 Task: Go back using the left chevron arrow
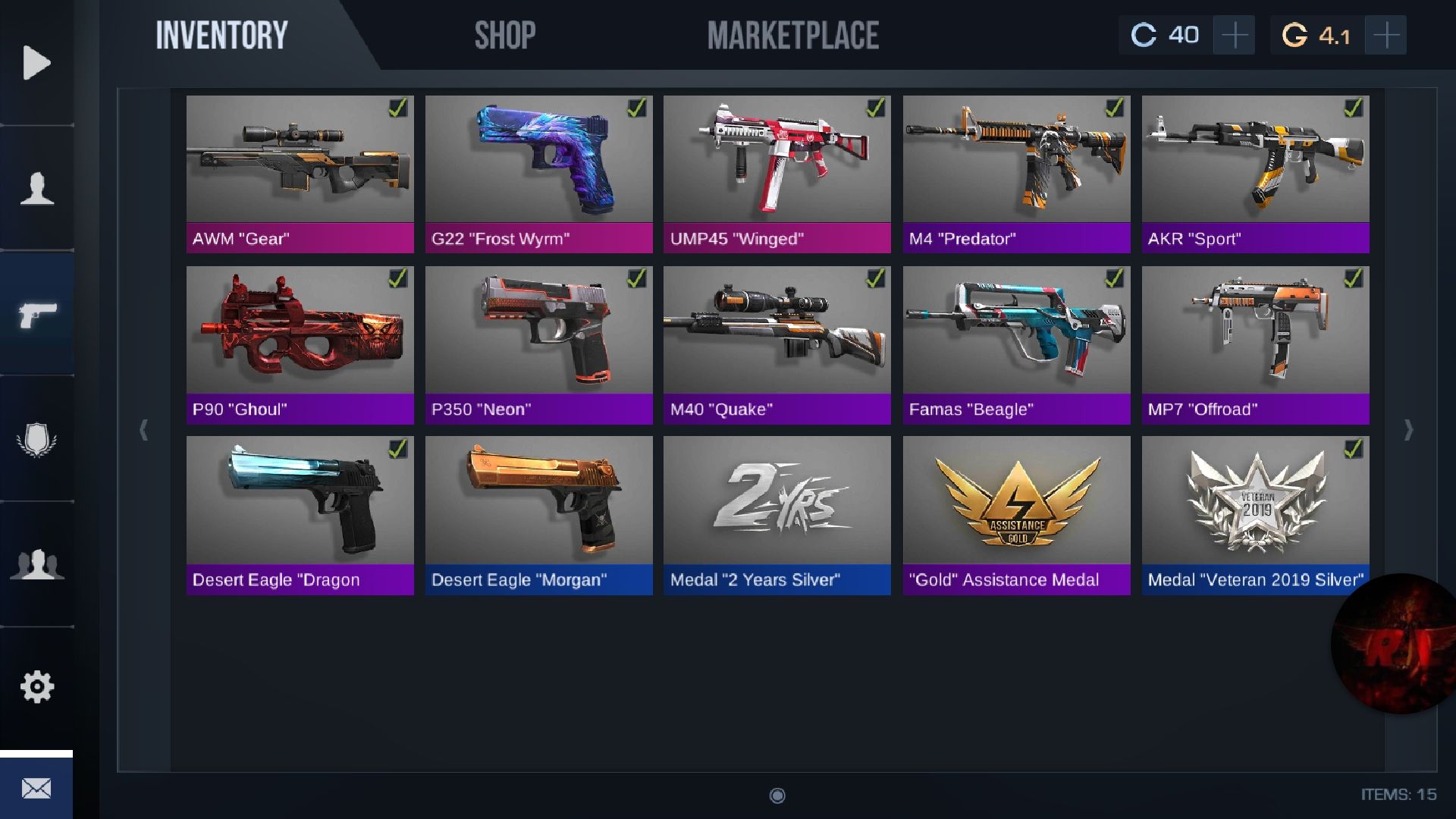coord(144,430)
